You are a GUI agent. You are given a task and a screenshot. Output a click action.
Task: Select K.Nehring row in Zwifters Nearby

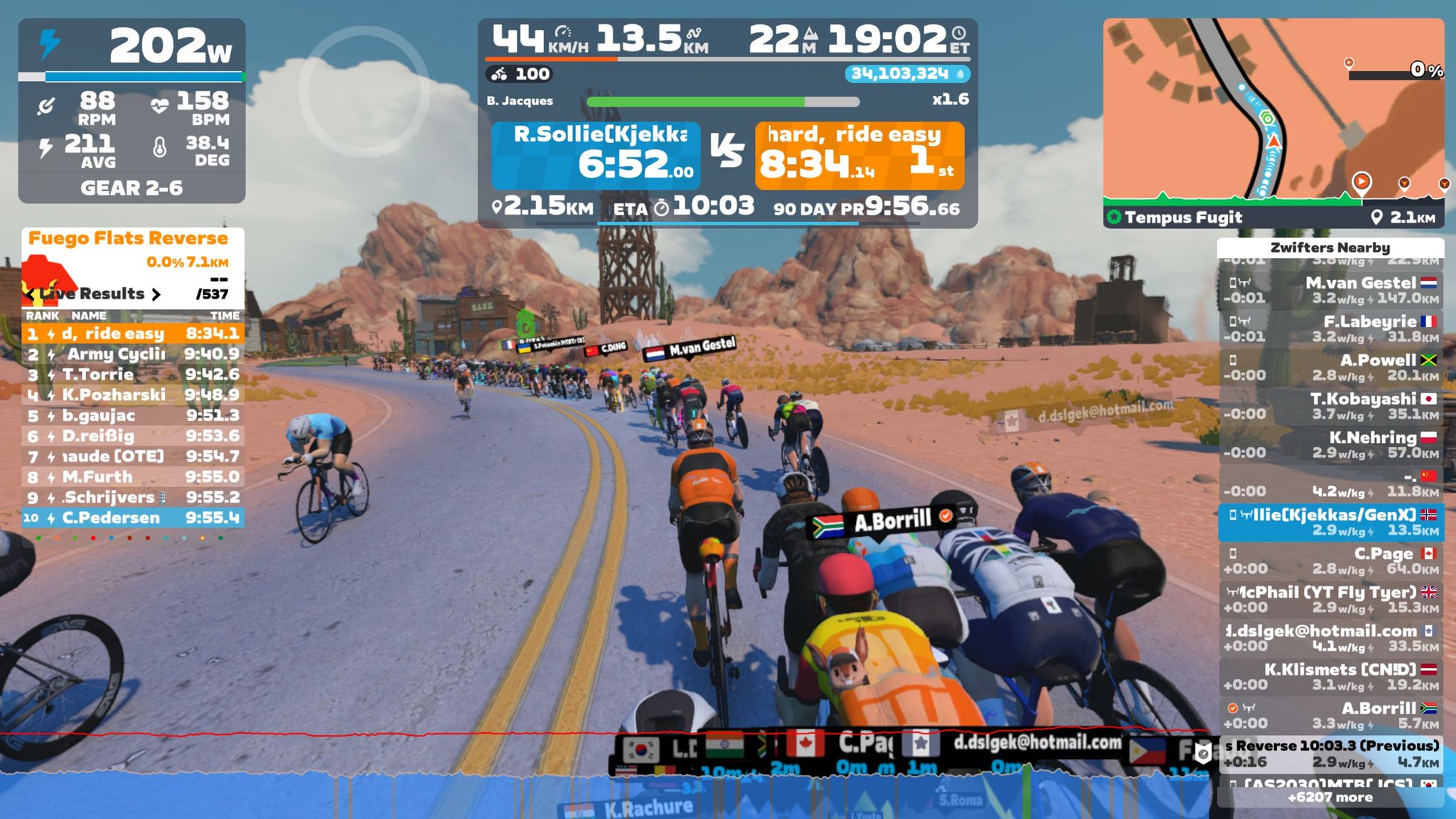tap(1329, 444)
